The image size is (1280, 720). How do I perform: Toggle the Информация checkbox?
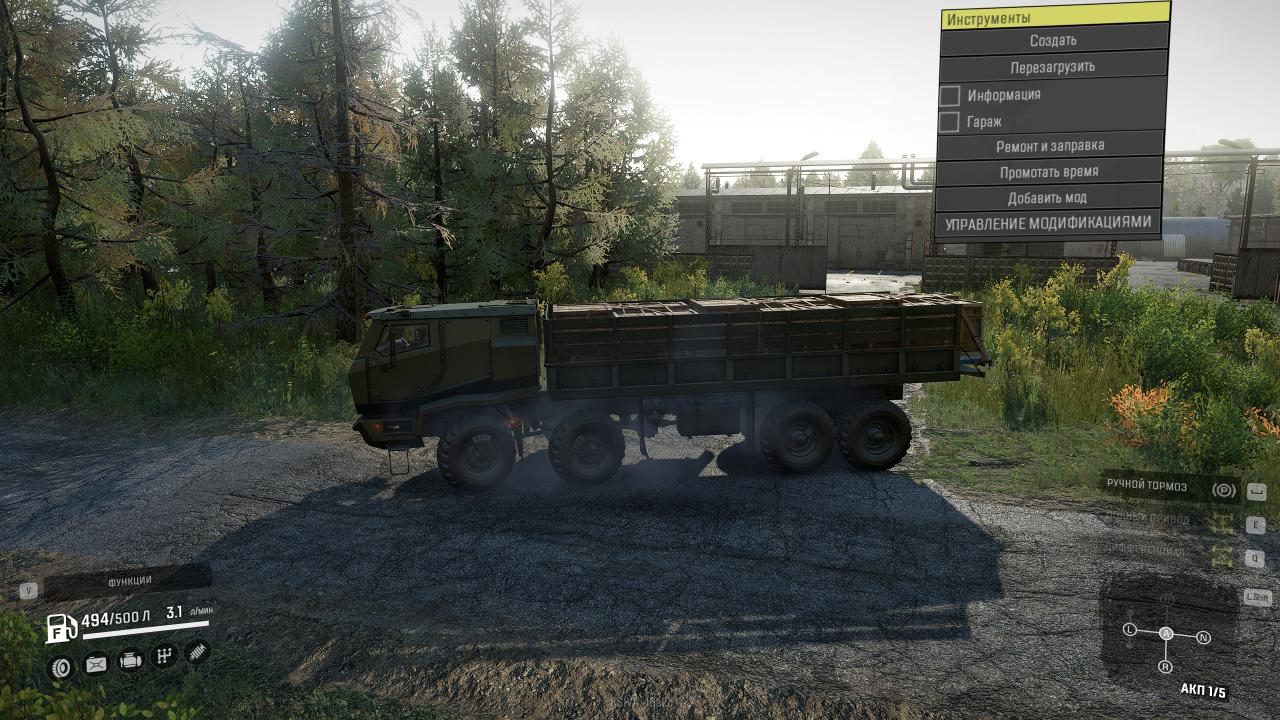click(950, 96)
